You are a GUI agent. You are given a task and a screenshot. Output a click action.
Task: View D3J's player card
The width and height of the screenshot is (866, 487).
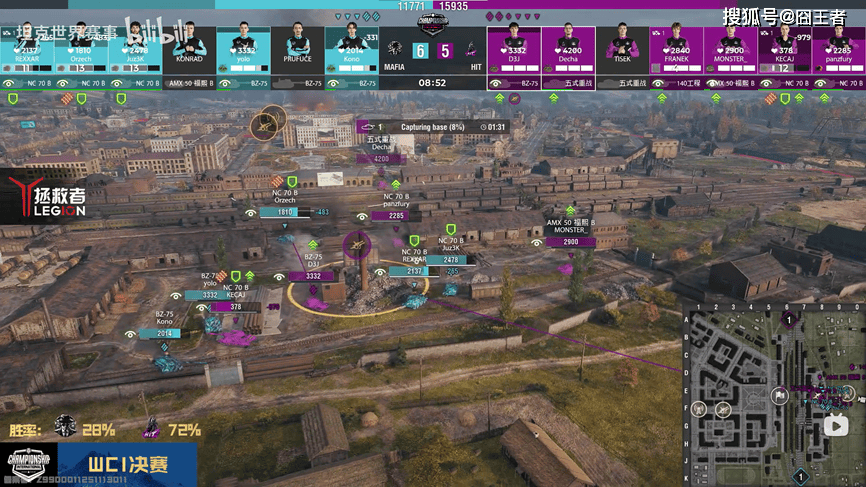click(x=514, y=46)
